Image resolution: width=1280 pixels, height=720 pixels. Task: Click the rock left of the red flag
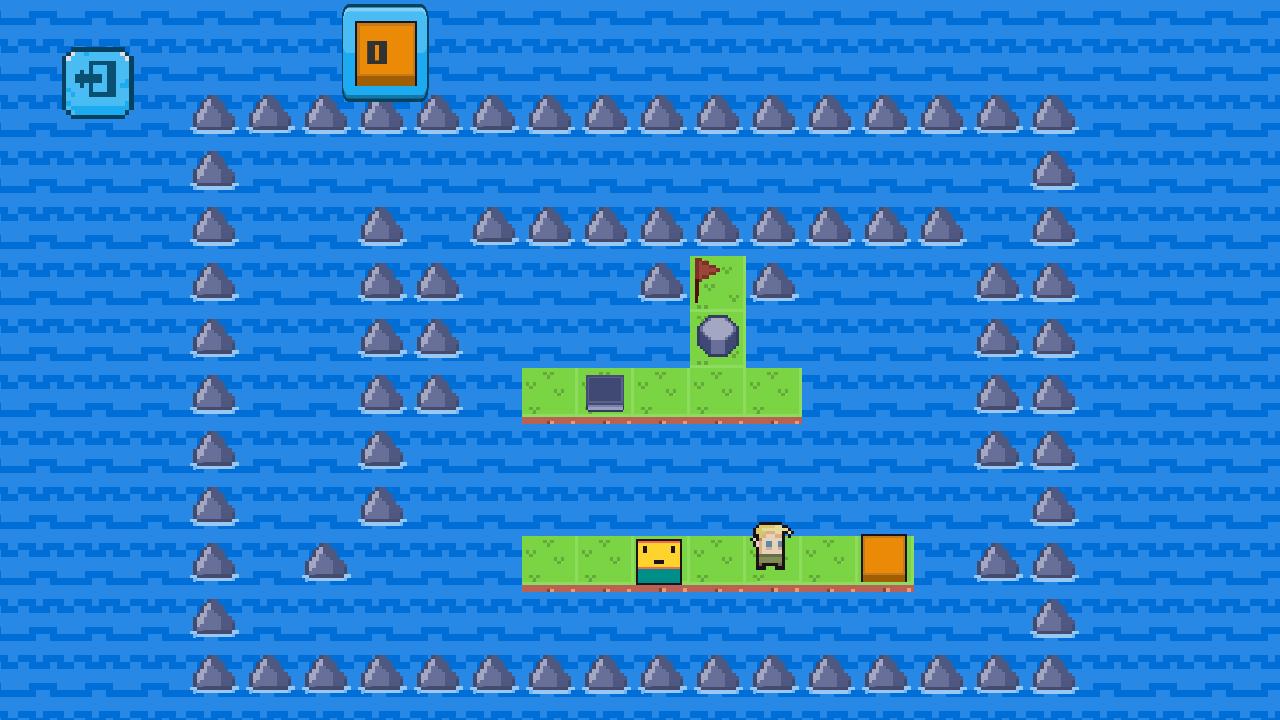[x=661, y=281]
